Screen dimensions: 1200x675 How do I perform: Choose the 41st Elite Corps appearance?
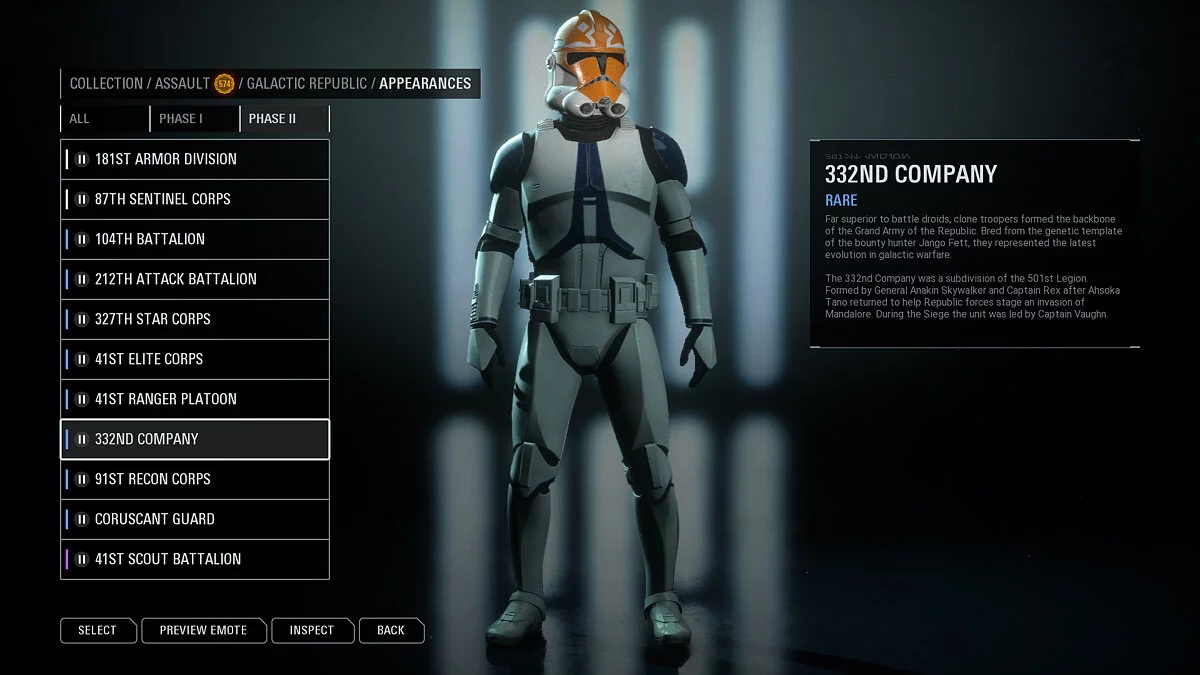click(195, 359)
